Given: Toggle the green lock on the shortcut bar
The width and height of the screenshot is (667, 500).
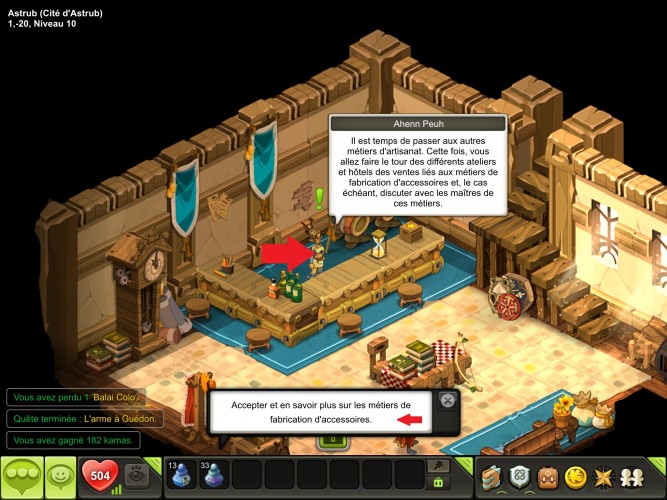Looking at the screenshot, I should pos(436,483).
